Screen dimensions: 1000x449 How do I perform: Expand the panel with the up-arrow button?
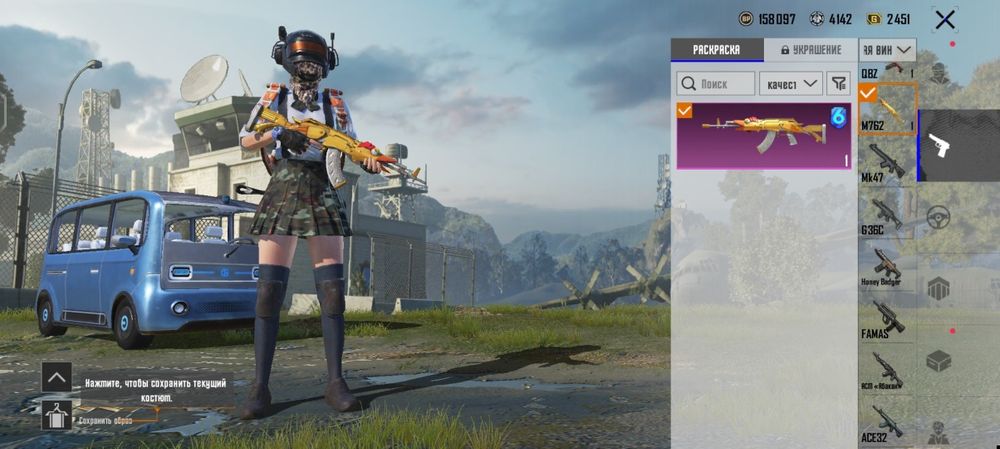coord(56,377)
